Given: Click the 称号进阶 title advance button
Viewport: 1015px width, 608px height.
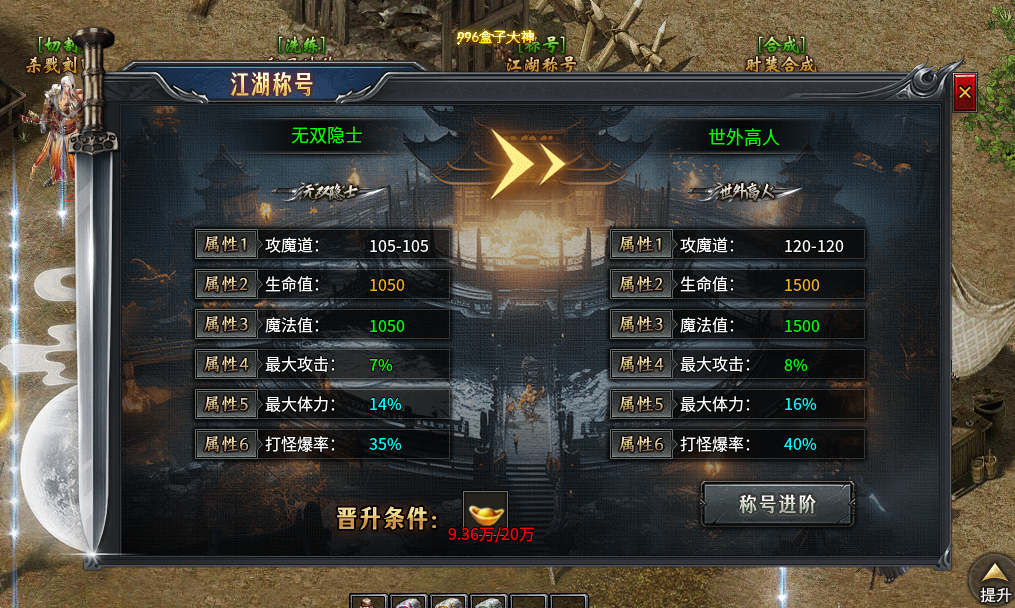Looking at the screenshot, I should tap(777, 504).
